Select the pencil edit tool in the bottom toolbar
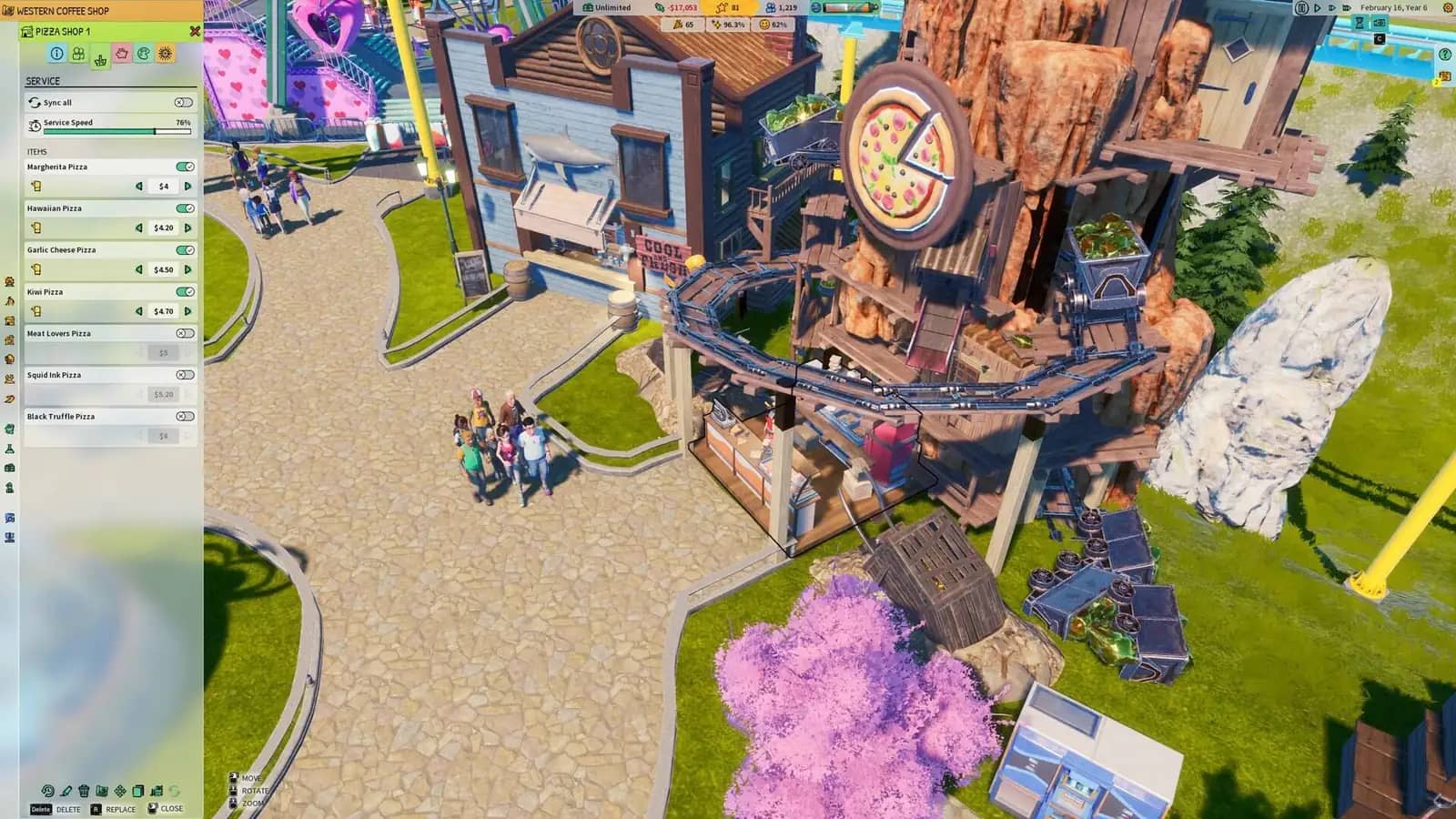Image resolution: width=1456 pixels, height=819 pixels. pos(66,792)
